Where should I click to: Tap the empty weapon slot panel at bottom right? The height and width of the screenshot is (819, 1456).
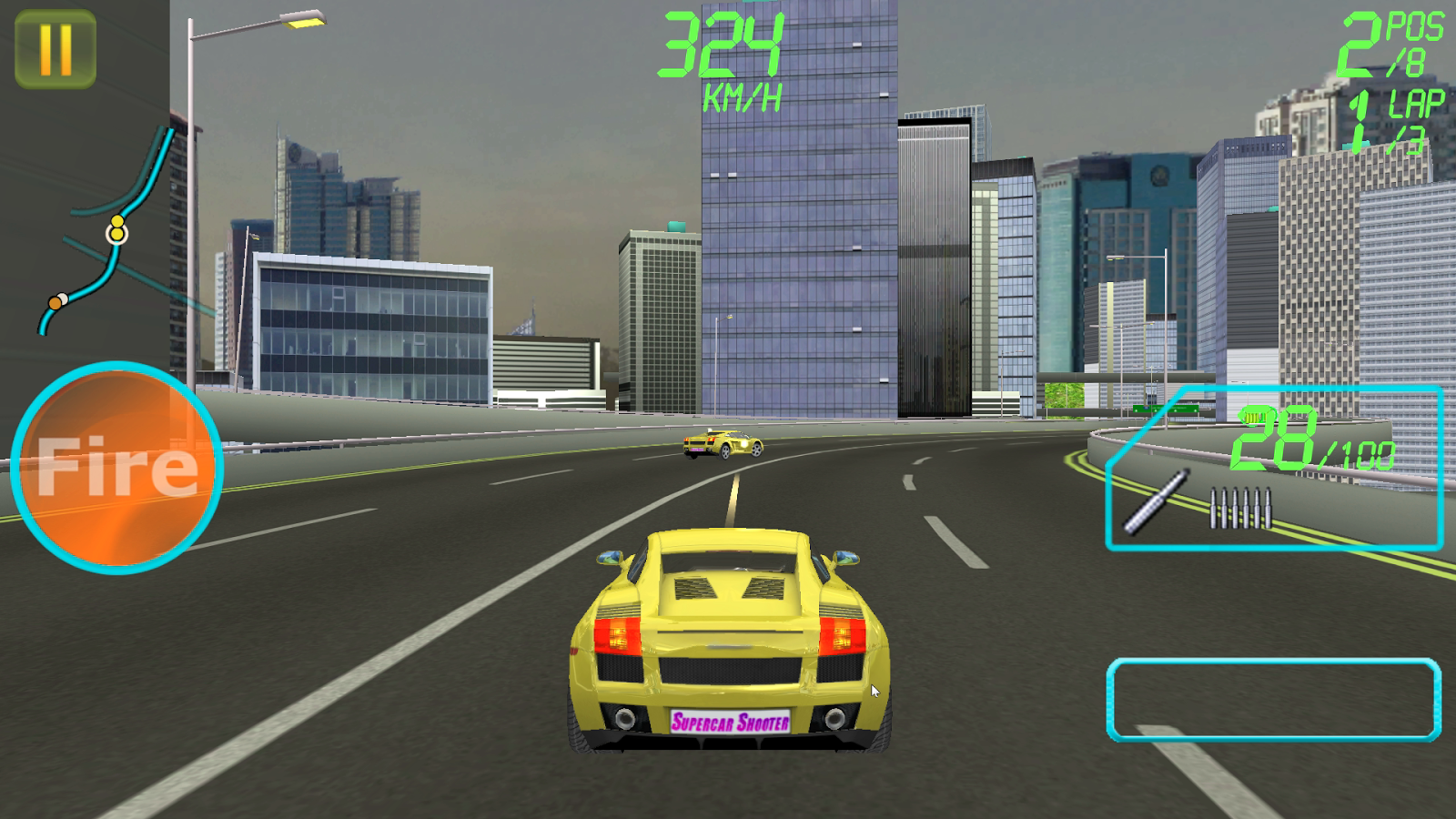1274,701
